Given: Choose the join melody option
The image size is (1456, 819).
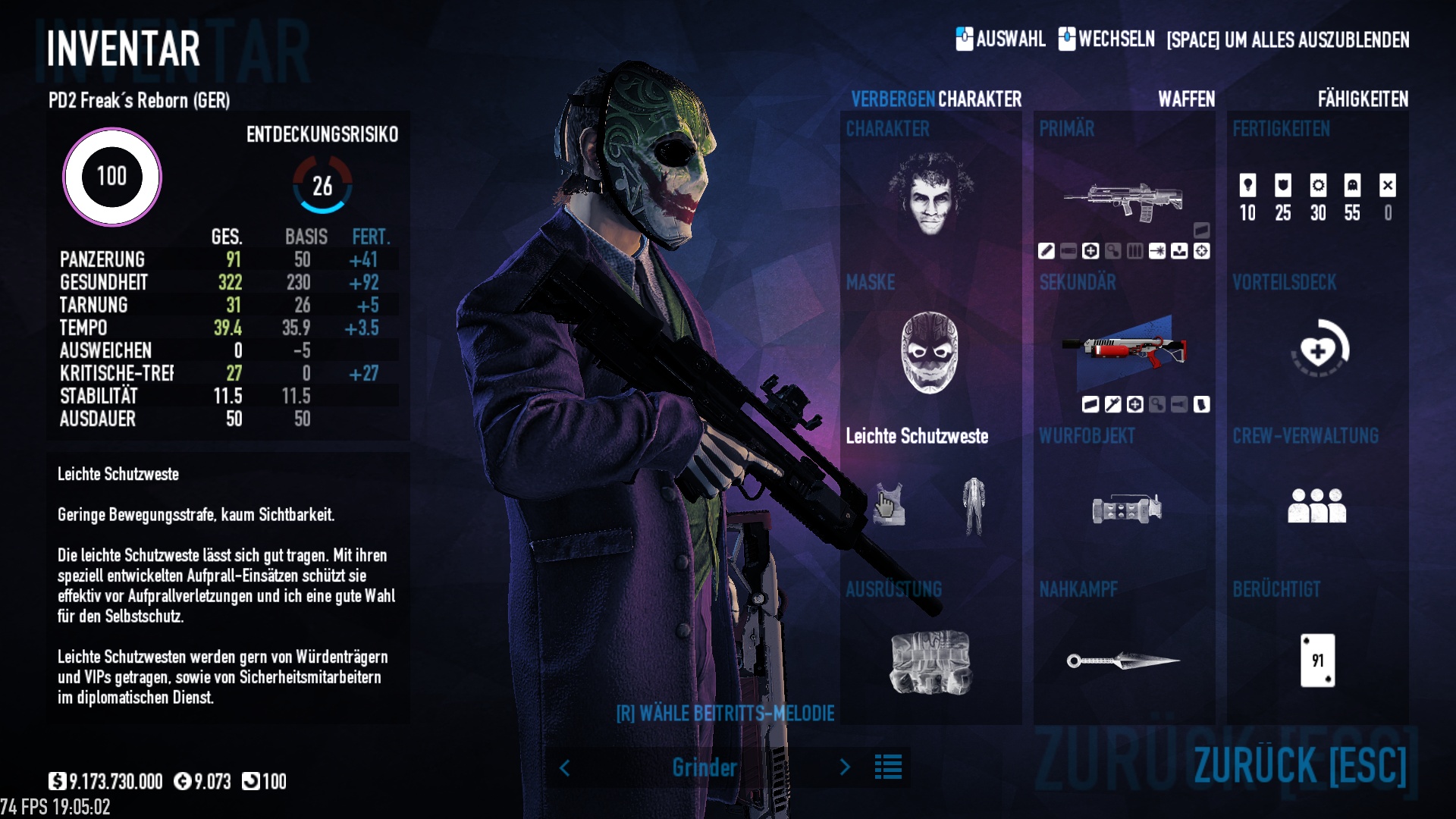Looking at the screenshot, I should click(725, 714).
